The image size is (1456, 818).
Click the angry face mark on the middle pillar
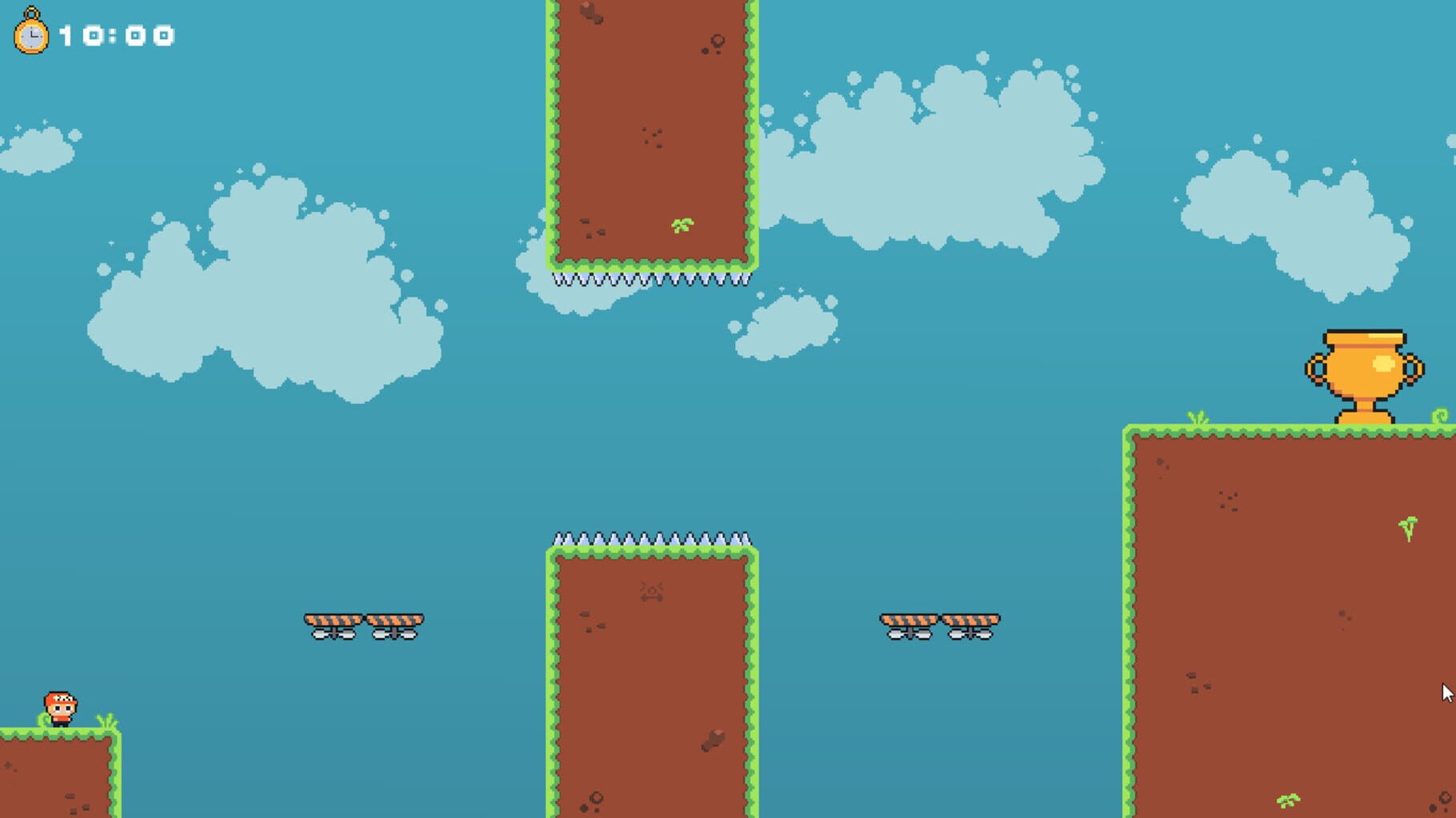click(x=652, y=590)
